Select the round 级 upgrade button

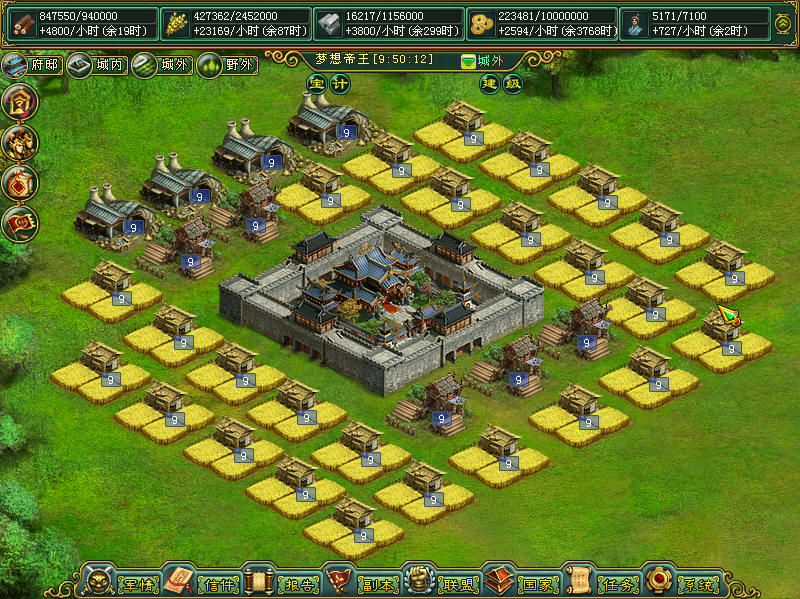coord(513,84)
